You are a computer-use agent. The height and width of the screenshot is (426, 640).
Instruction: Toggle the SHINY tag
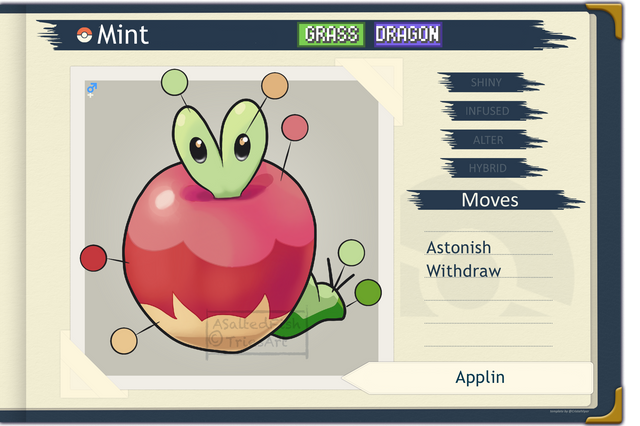point(487,82)
